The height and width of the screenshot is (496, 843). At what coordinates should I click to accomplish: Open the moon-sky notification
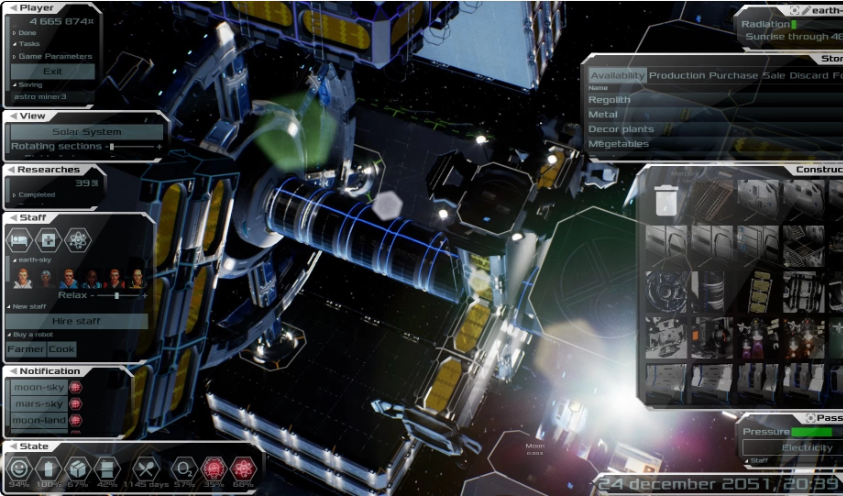39,387
